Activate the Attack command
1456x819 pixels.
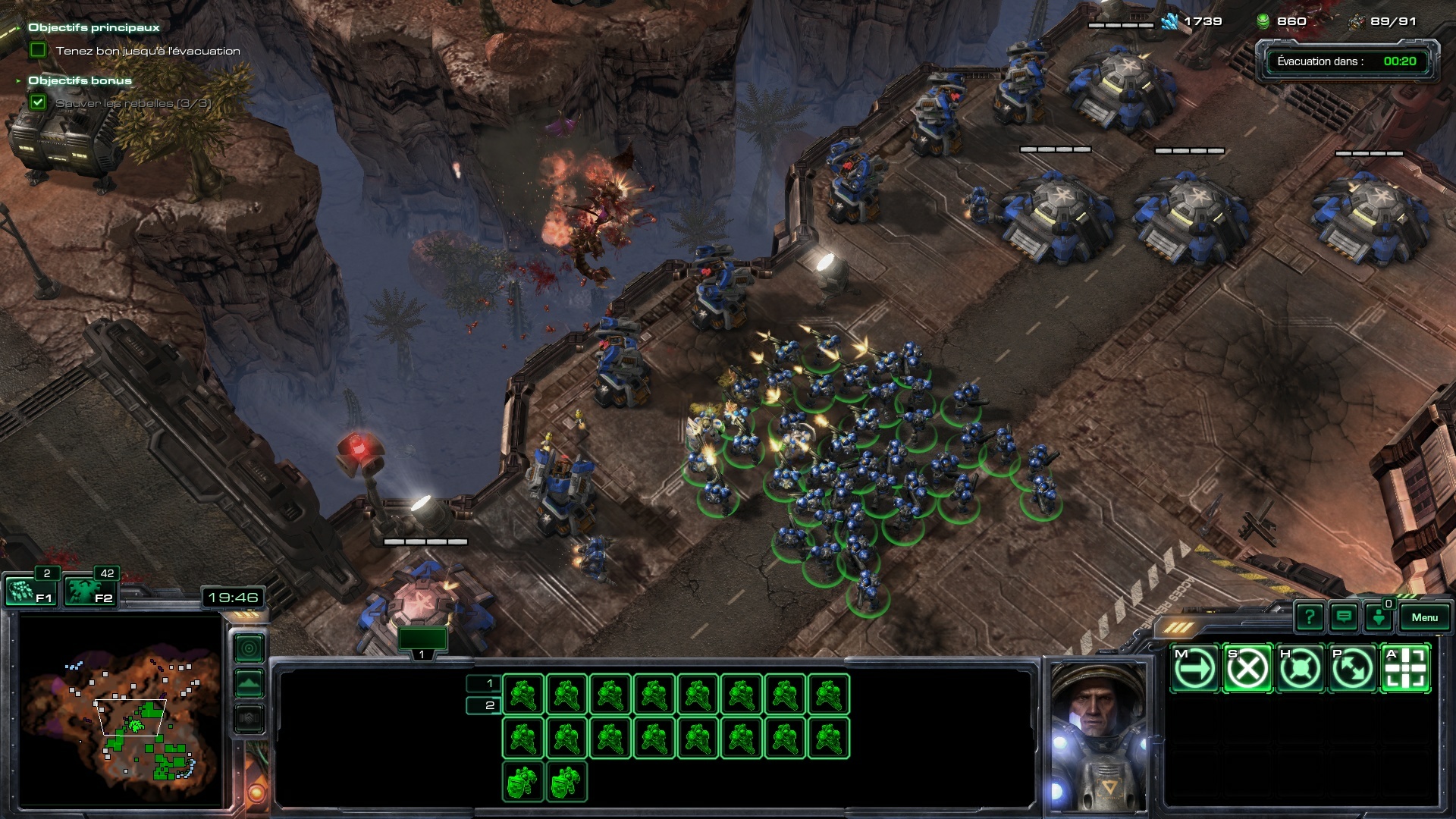tap(1406, 669)
